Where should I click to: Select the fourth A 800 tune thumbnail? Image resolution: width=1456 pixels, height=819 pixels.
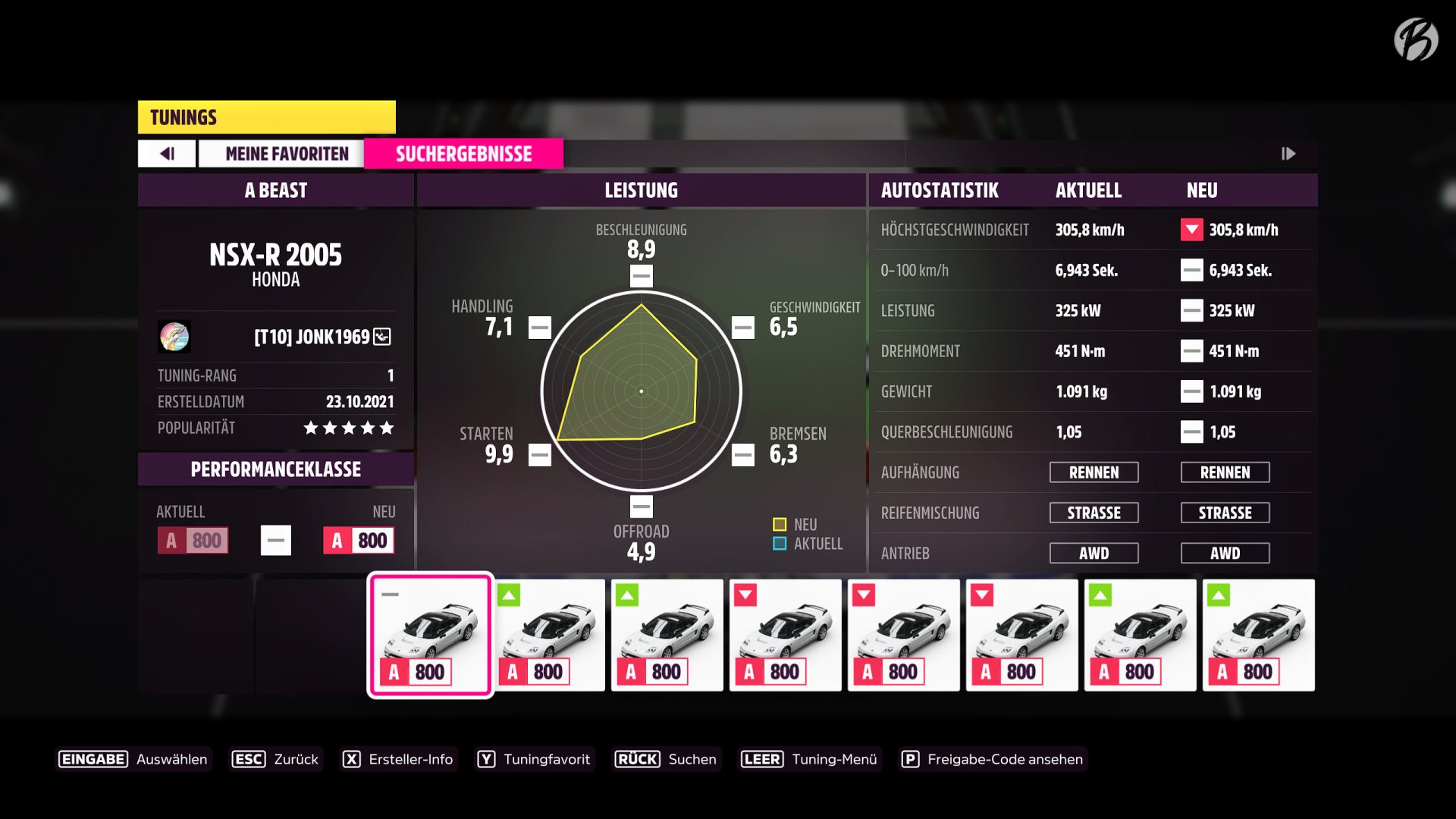click(x=785, y=635)
